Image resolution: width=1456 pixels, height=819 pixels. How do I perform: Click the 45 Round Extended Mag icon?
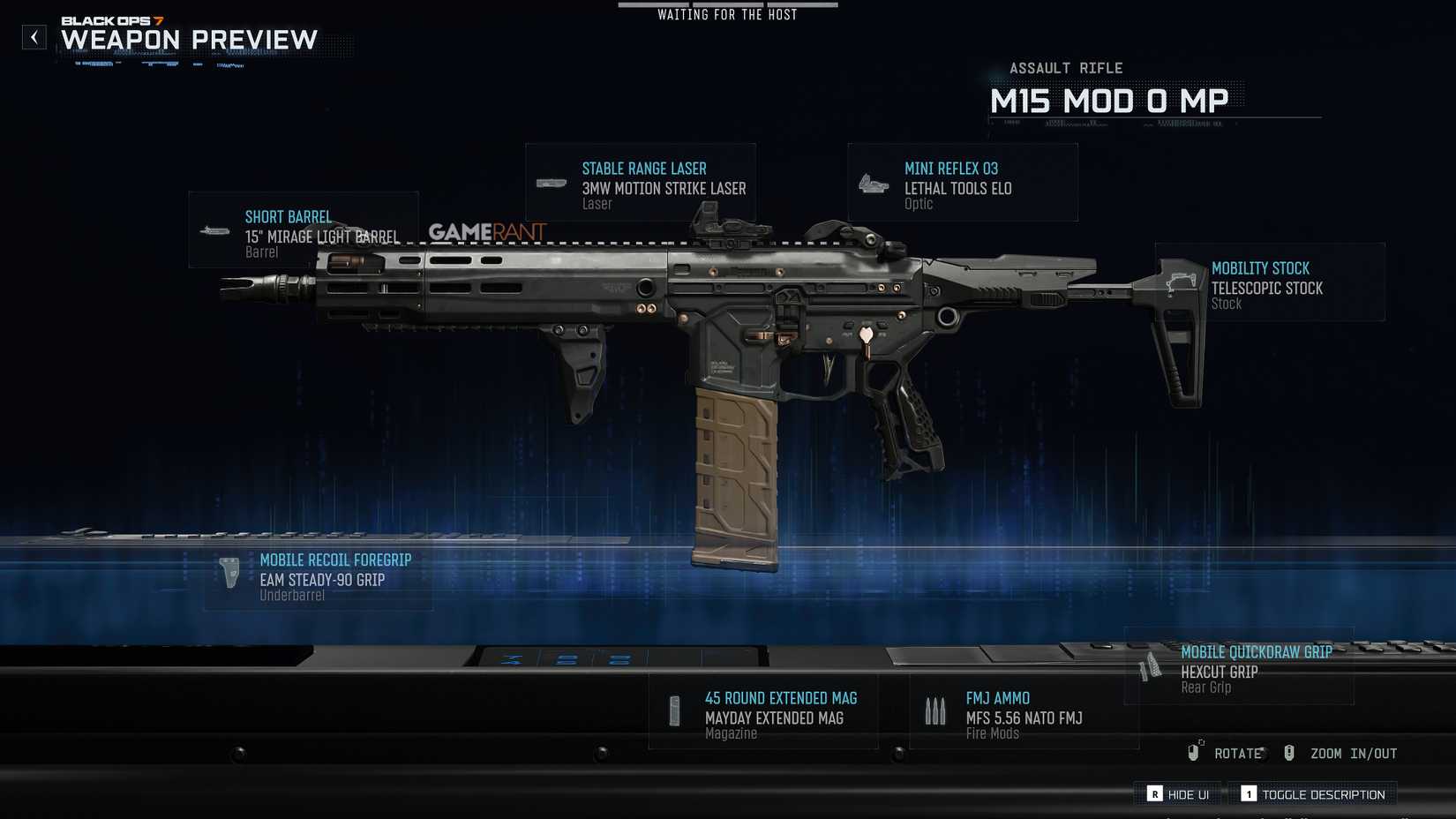tap(675, 711)
